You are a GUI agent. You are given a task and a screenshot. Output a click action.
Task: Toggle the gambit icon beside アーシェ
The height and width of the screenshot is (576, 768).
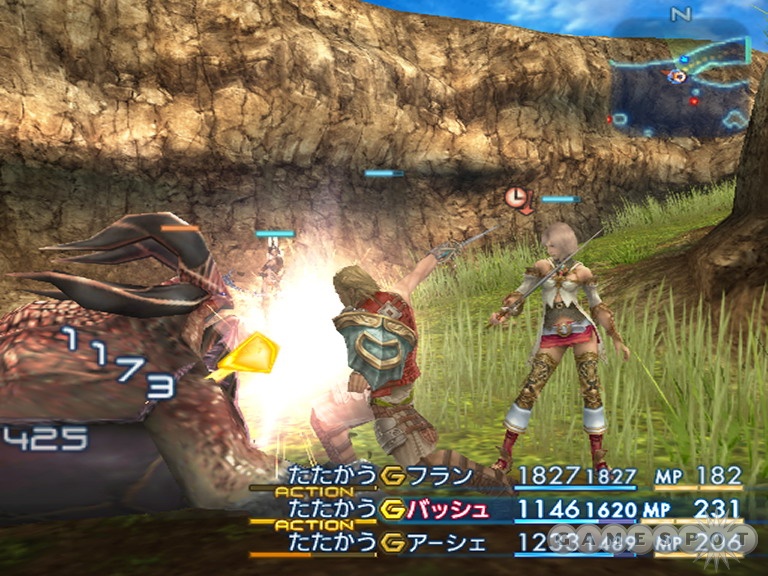click(x=391, y=542)
